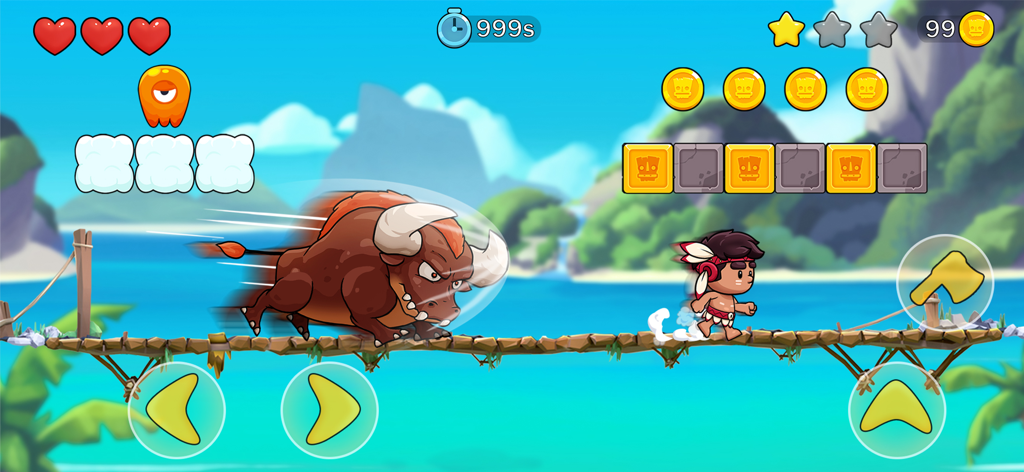Tap the left arrow movement button
This screenshot has height=472, width=1024.
tap(176, 410)
